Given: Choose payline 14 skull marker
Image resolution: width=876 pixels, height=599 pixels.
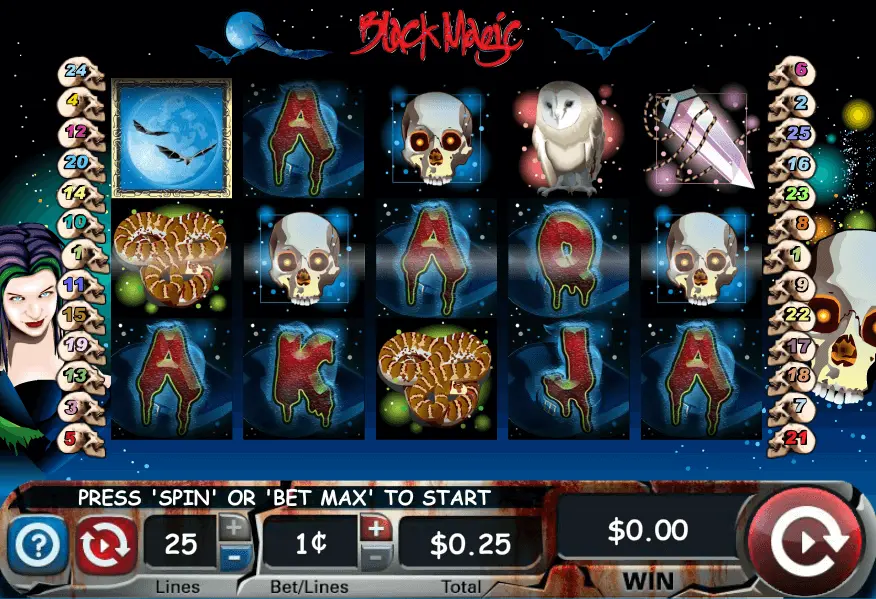Looking at the screenshot, I should [x=77, y=193].
